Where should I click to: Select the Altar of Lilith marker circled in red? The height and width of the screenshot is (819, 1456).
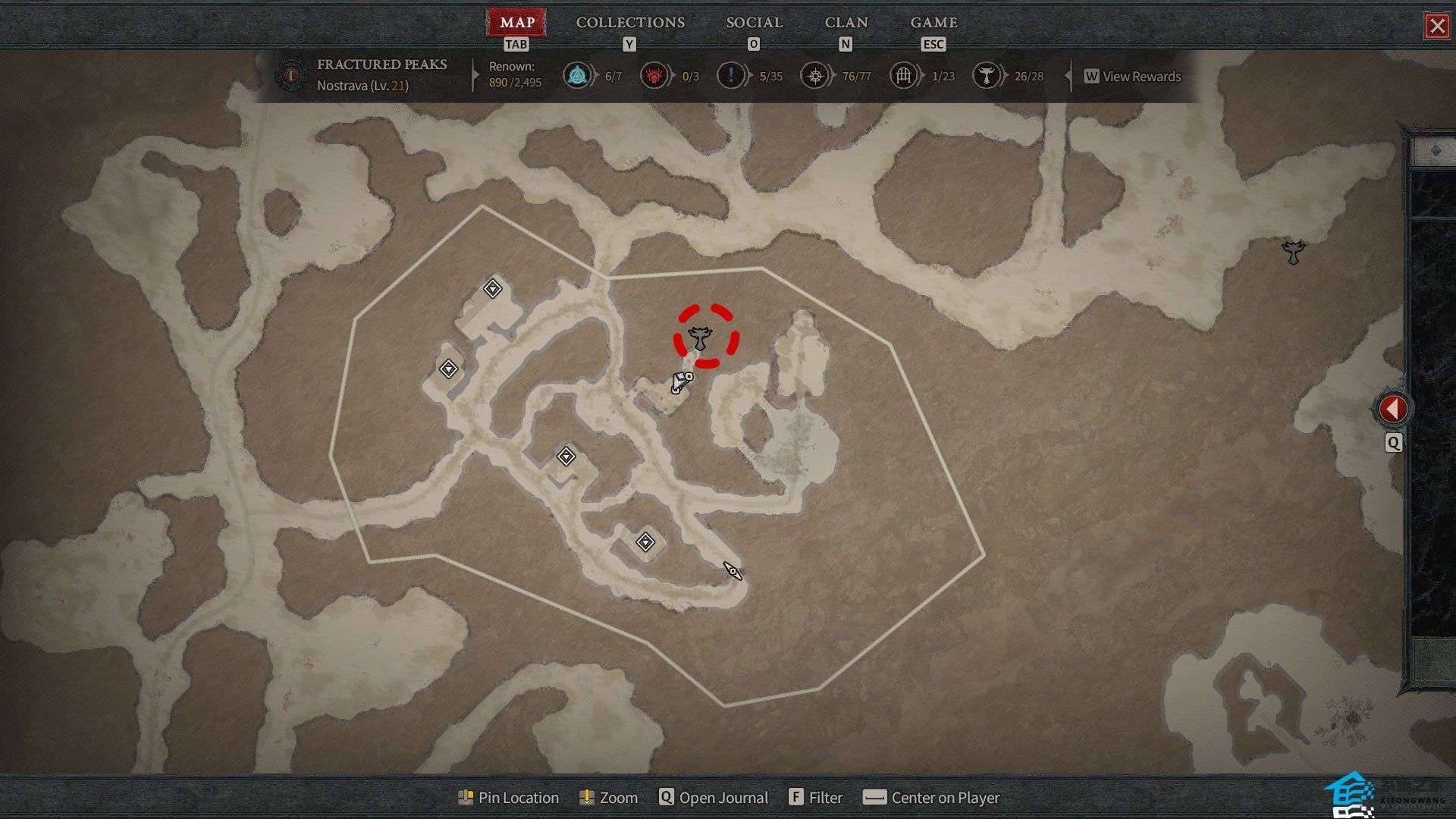[698, 337]
